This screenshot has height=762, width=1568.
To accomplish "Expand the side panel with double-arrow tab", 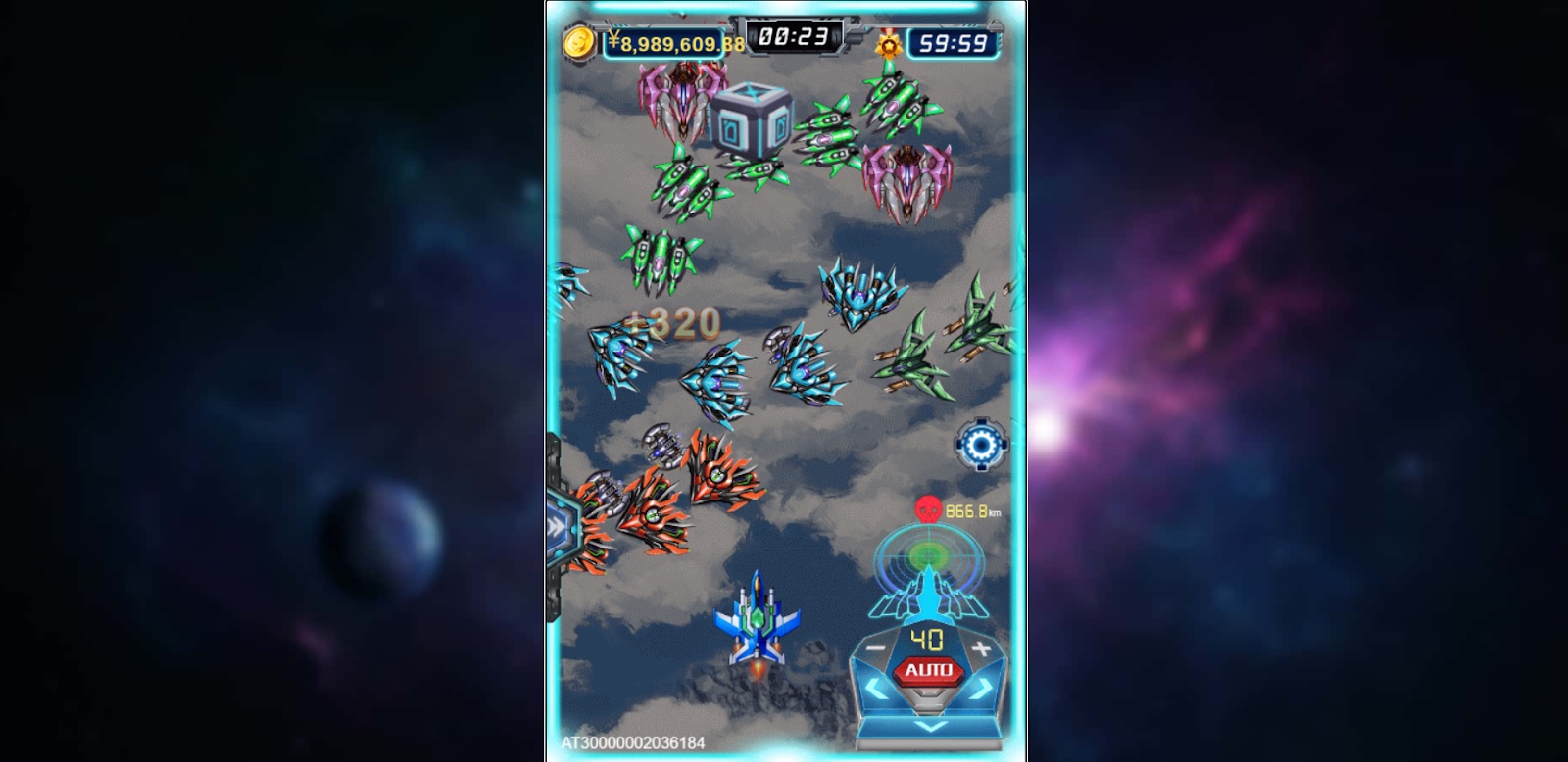I will 559,526.
